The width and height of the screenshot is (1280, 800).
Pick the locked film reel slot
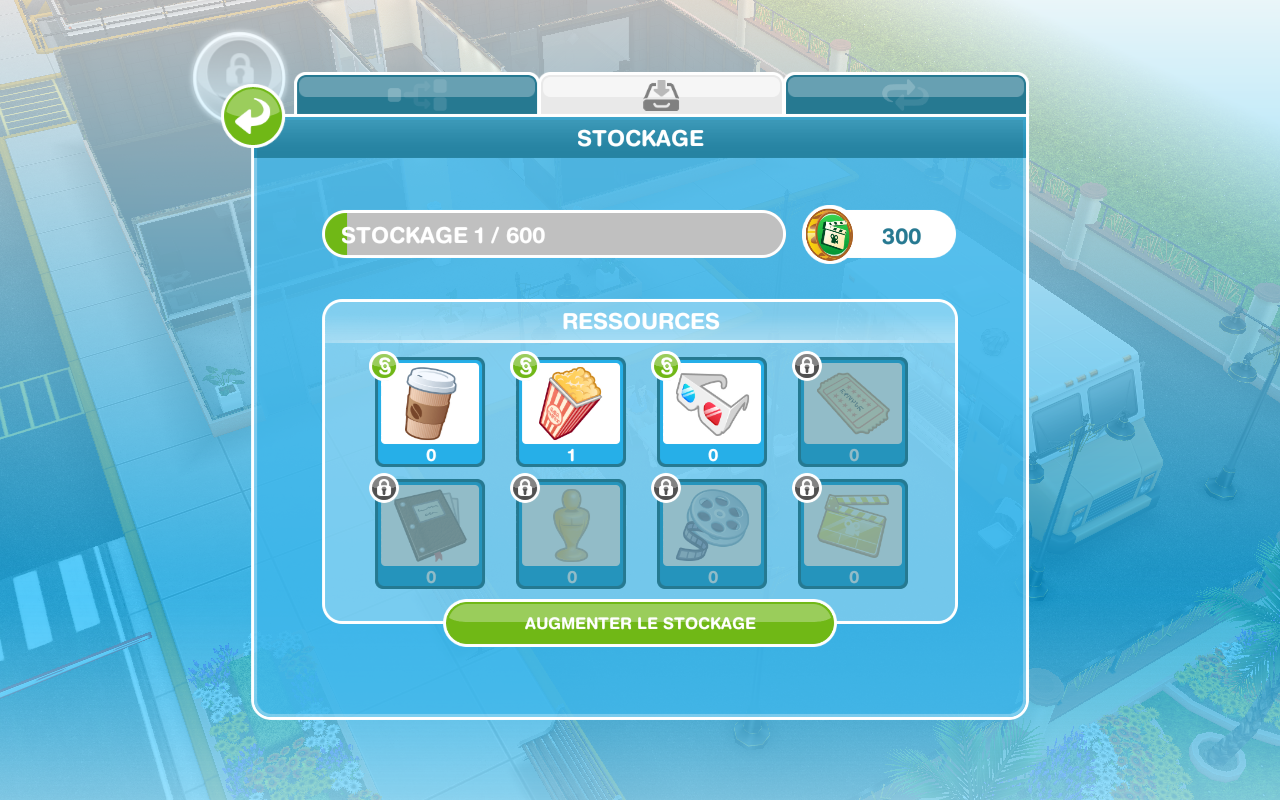712,533
